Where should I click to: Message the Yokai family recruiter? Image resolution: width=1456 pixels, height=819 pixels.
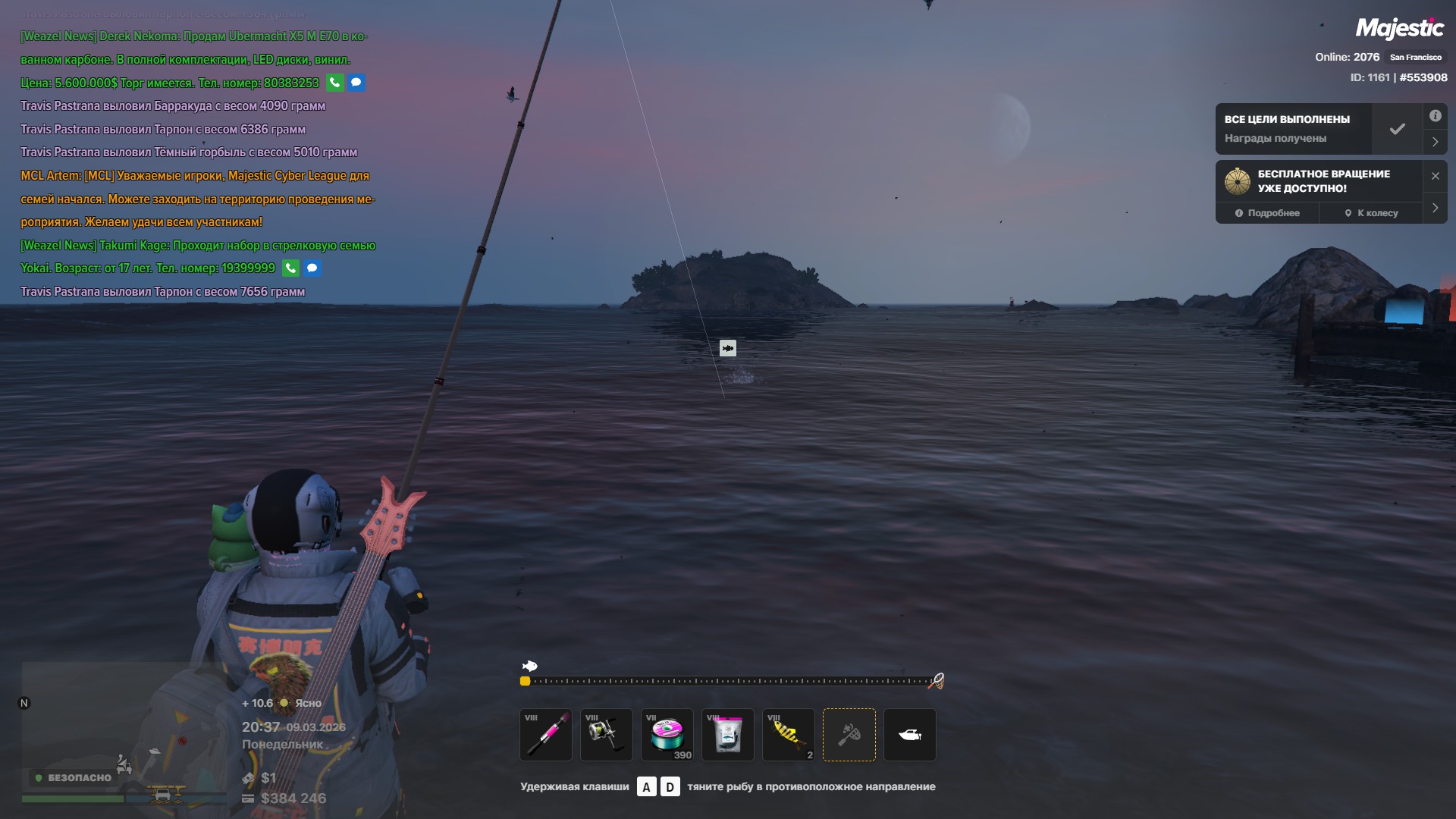tap(312, 268)
